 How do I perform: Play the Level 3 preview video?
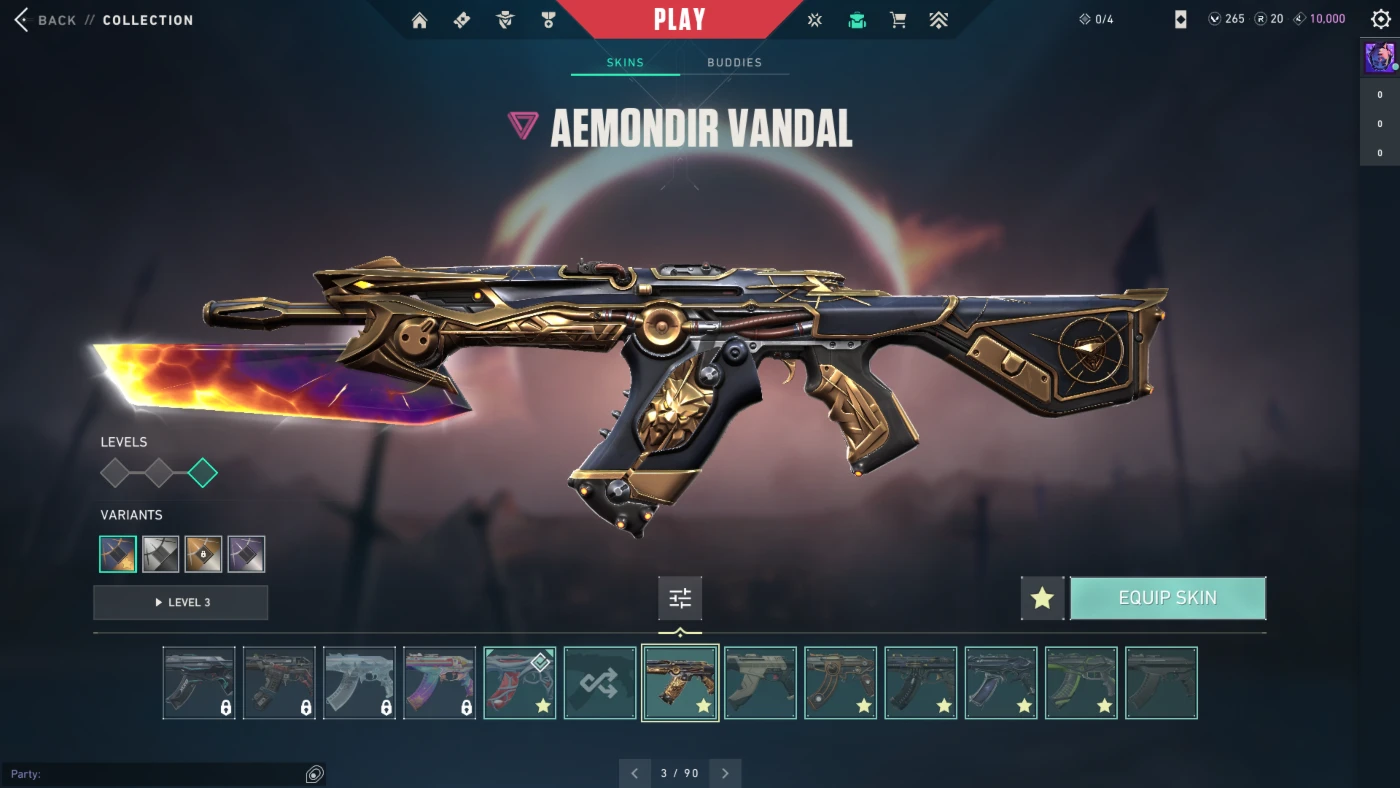[x=181, y=602]
